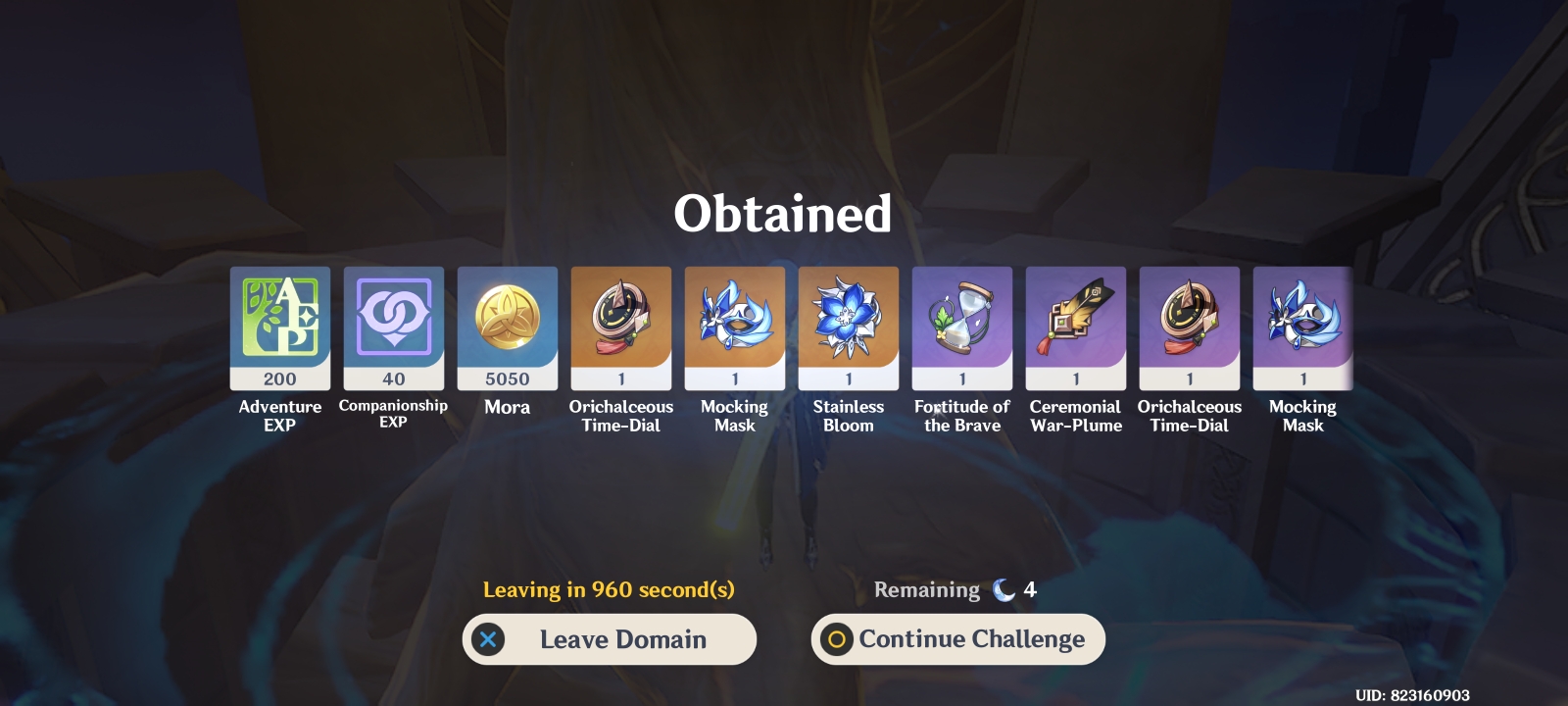1568x706 pixels.
Task: Click the crescent moon resin icon
Action: 1002,589
